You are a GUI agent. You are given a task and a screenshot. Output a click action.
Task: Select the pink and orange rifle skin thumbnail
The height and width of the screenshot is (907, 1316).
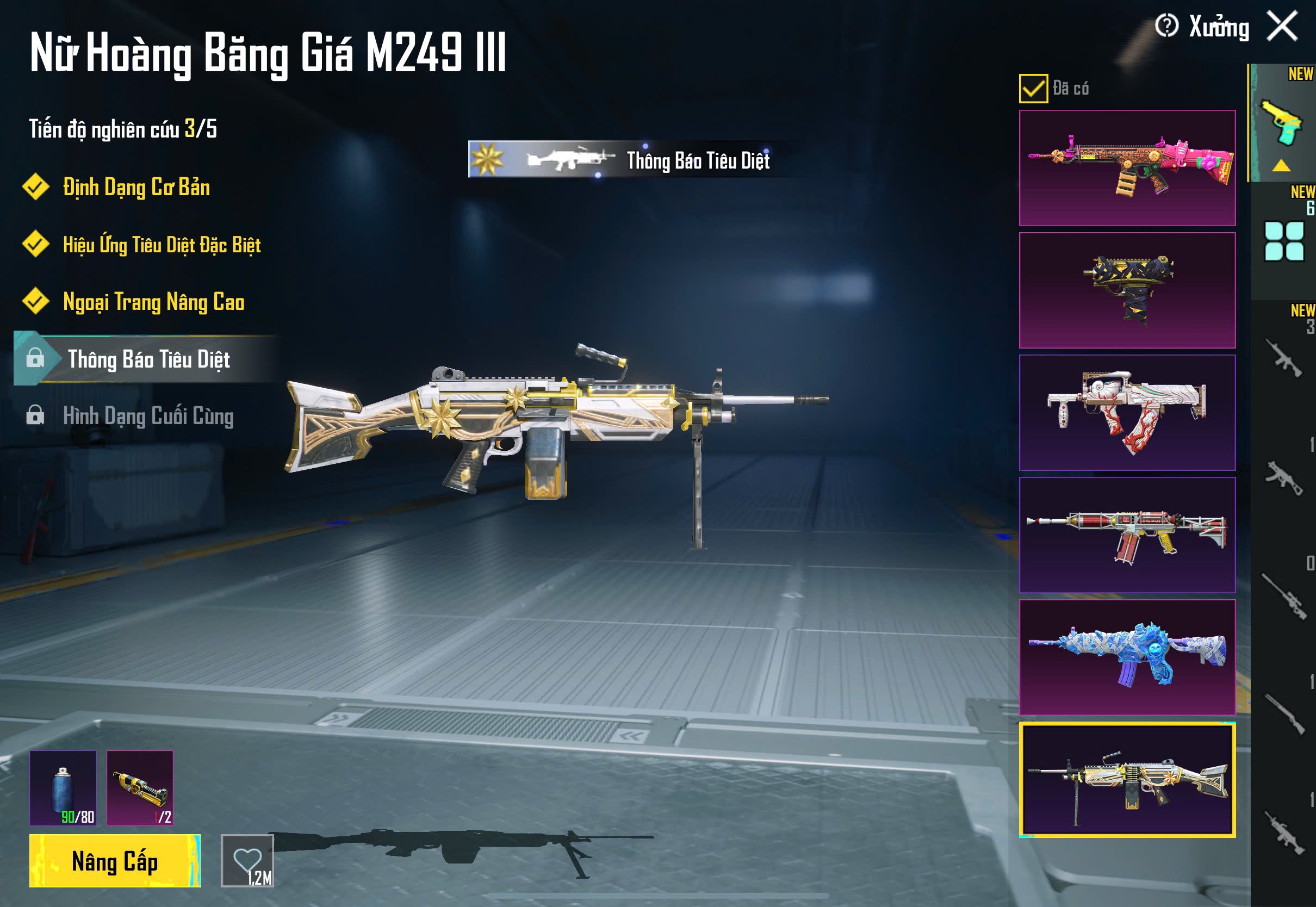(x=1127, y=168)
